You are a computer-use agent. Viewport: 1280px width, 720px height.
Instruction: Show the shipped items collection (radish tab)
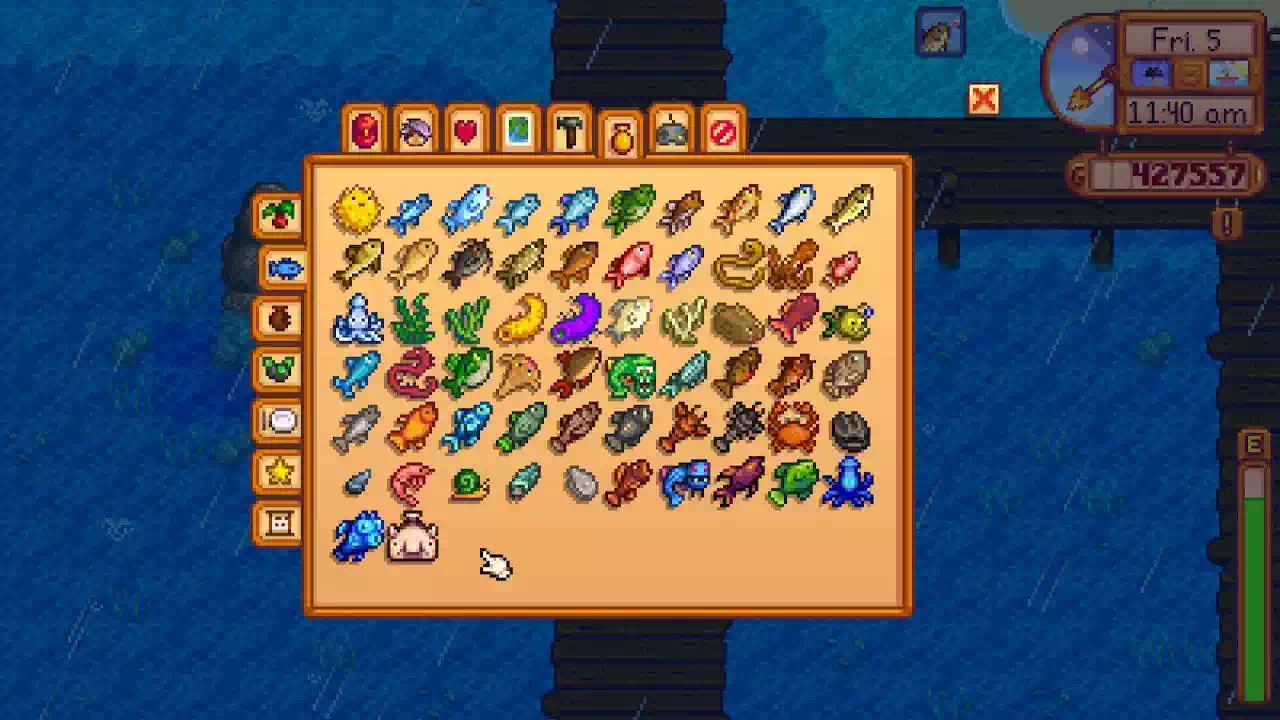pos(279,214)
